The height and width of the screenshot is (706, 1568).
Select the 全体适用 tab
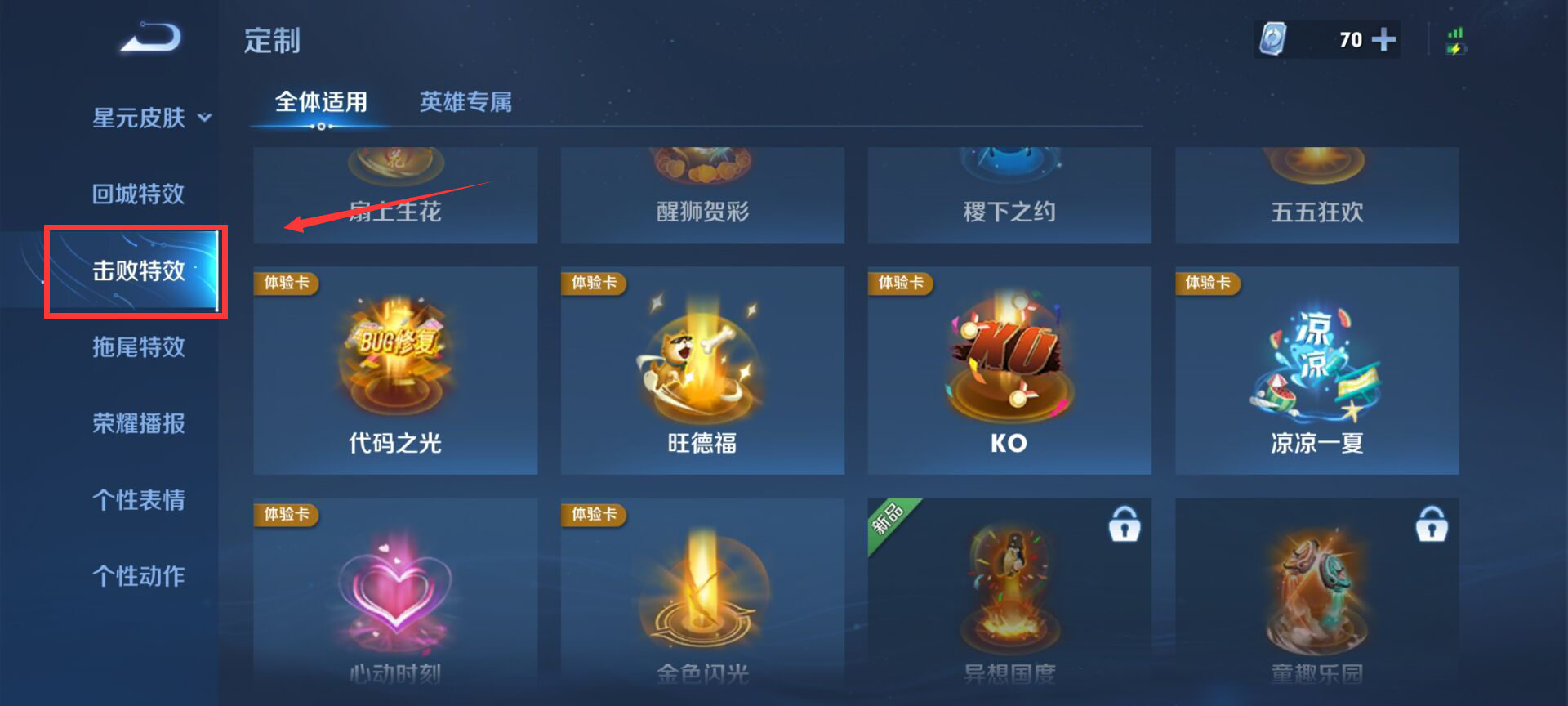pos(323,102)
